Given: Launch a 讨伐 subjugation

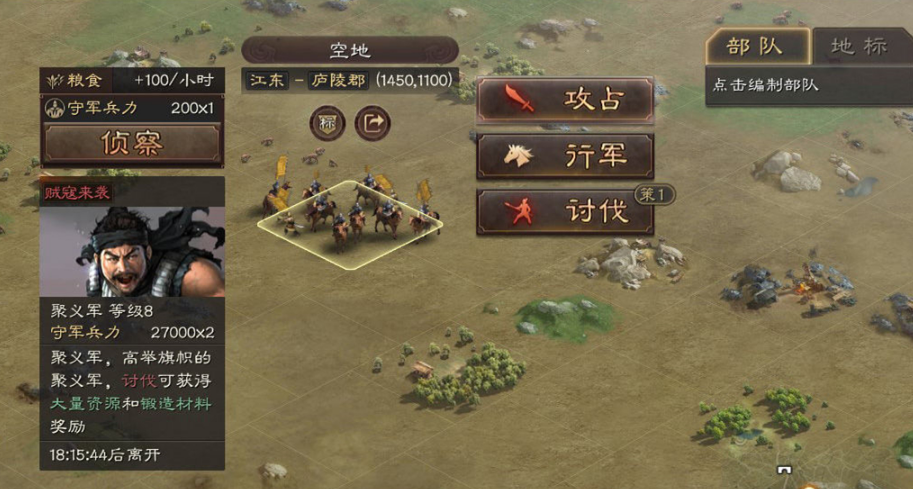Looking at the screenshot, I should pyautogui.click(x=565, y=212).
